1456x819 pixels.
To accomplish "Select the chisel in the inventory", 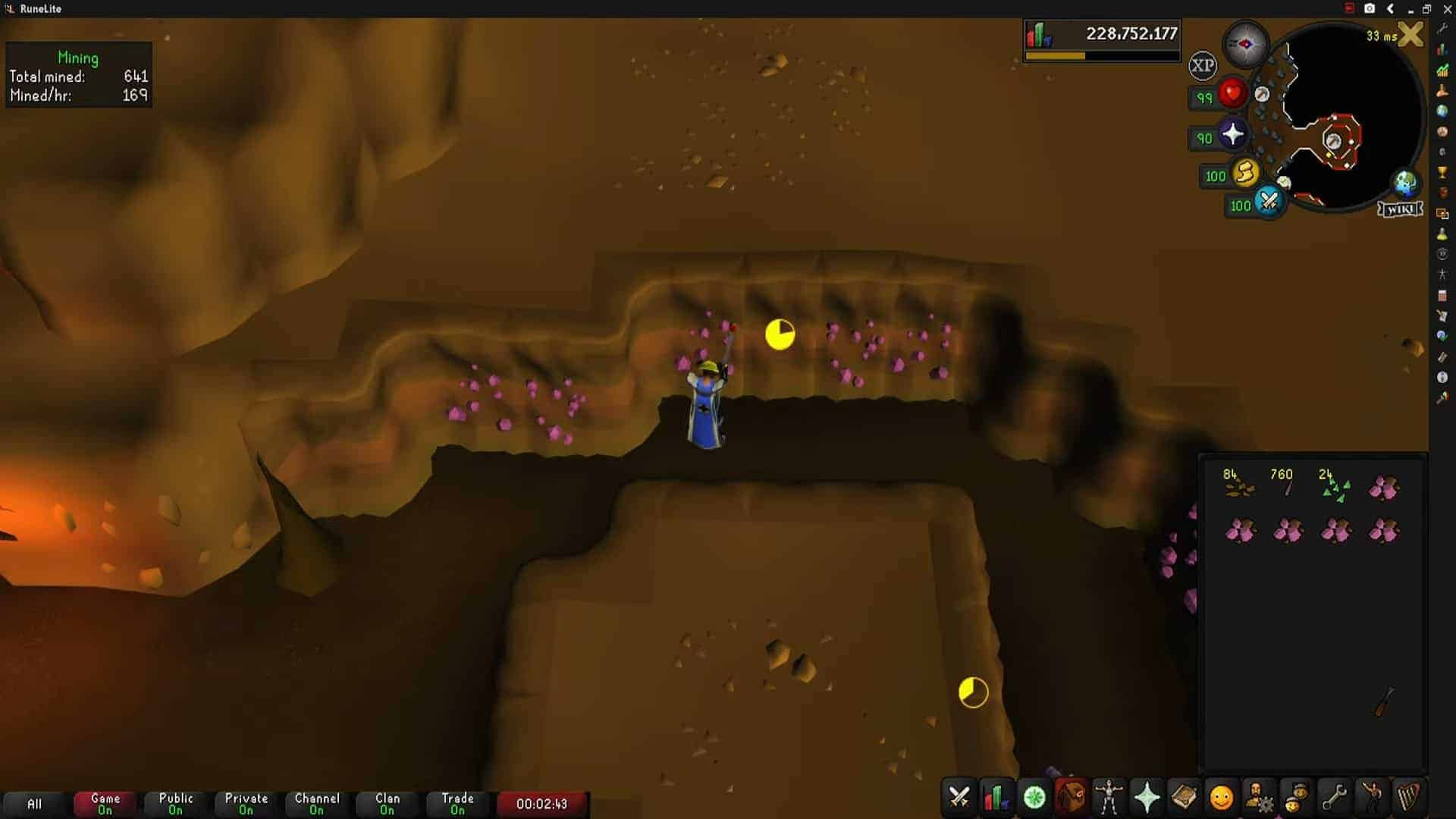I will pos(1384,701).
